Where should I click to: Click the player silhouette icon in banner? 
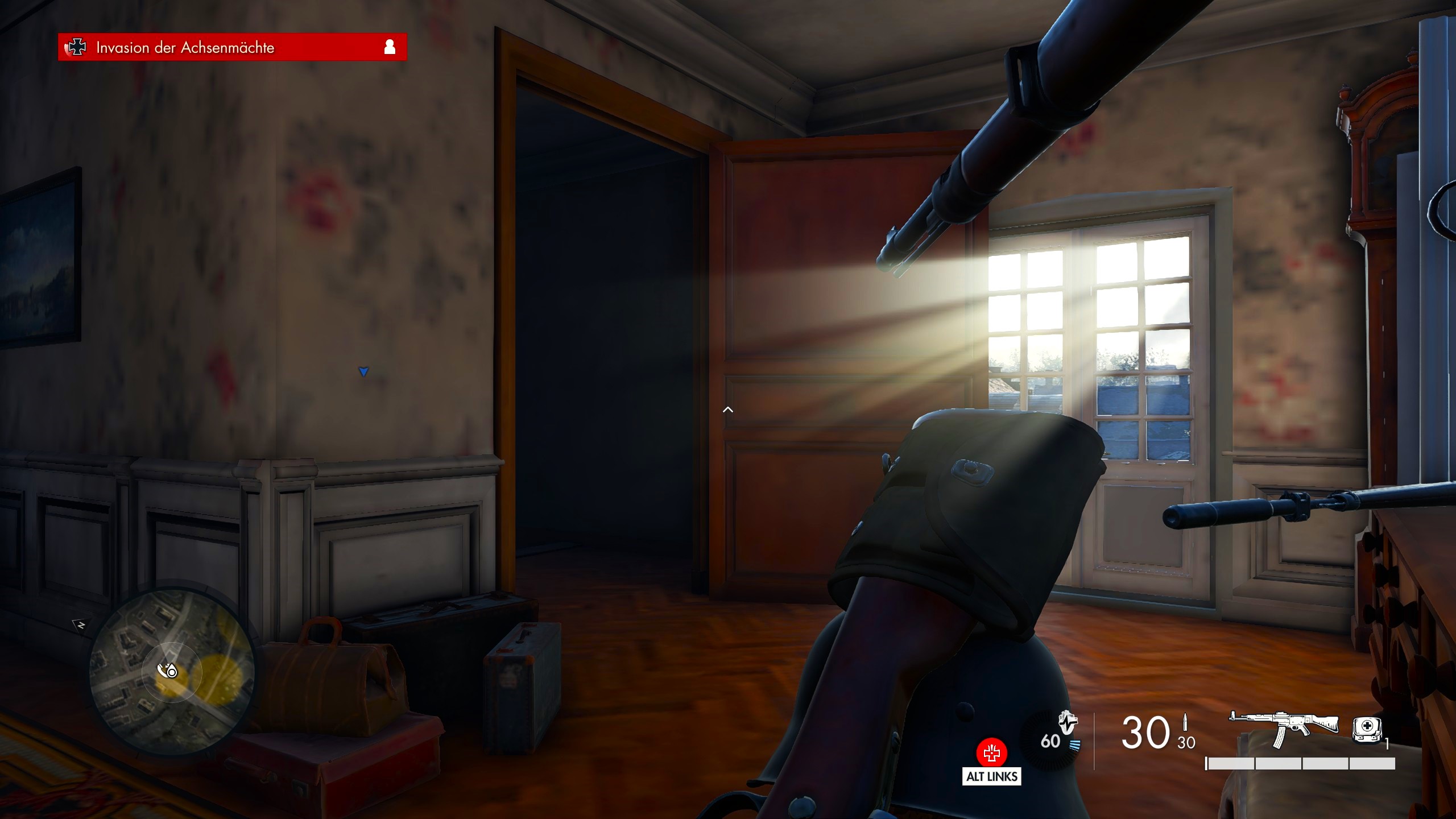coord(390,47)
